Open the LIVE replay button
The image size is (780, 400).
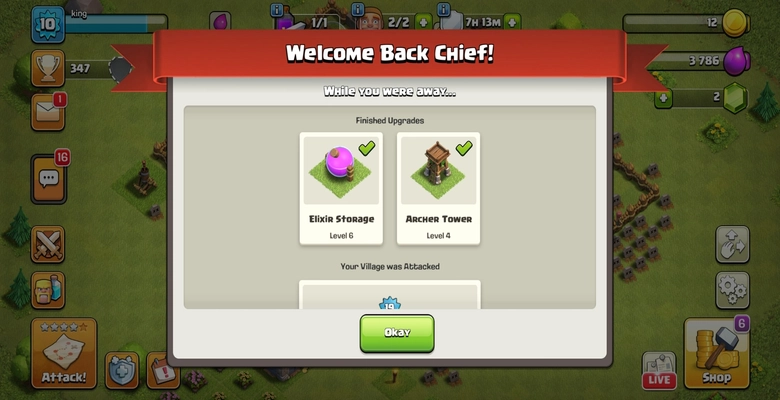[x=659, y=369]
